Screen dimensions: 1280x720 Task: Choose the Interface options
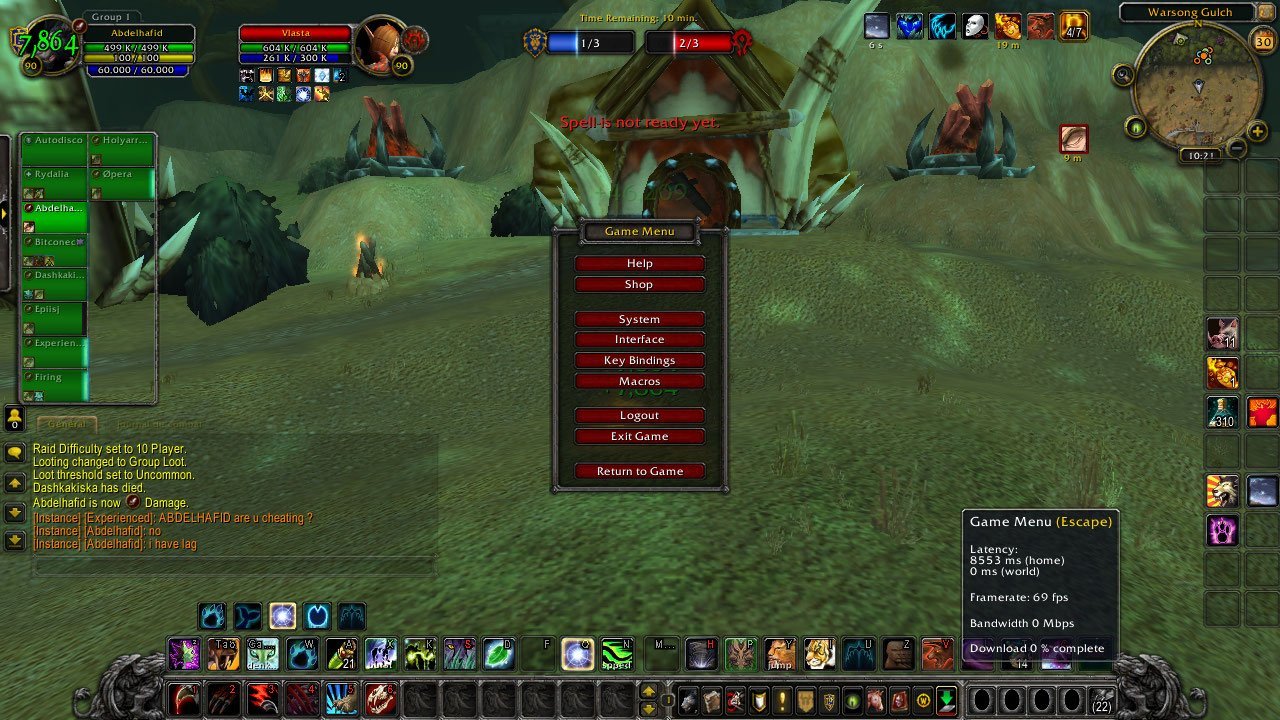[639, 340]
